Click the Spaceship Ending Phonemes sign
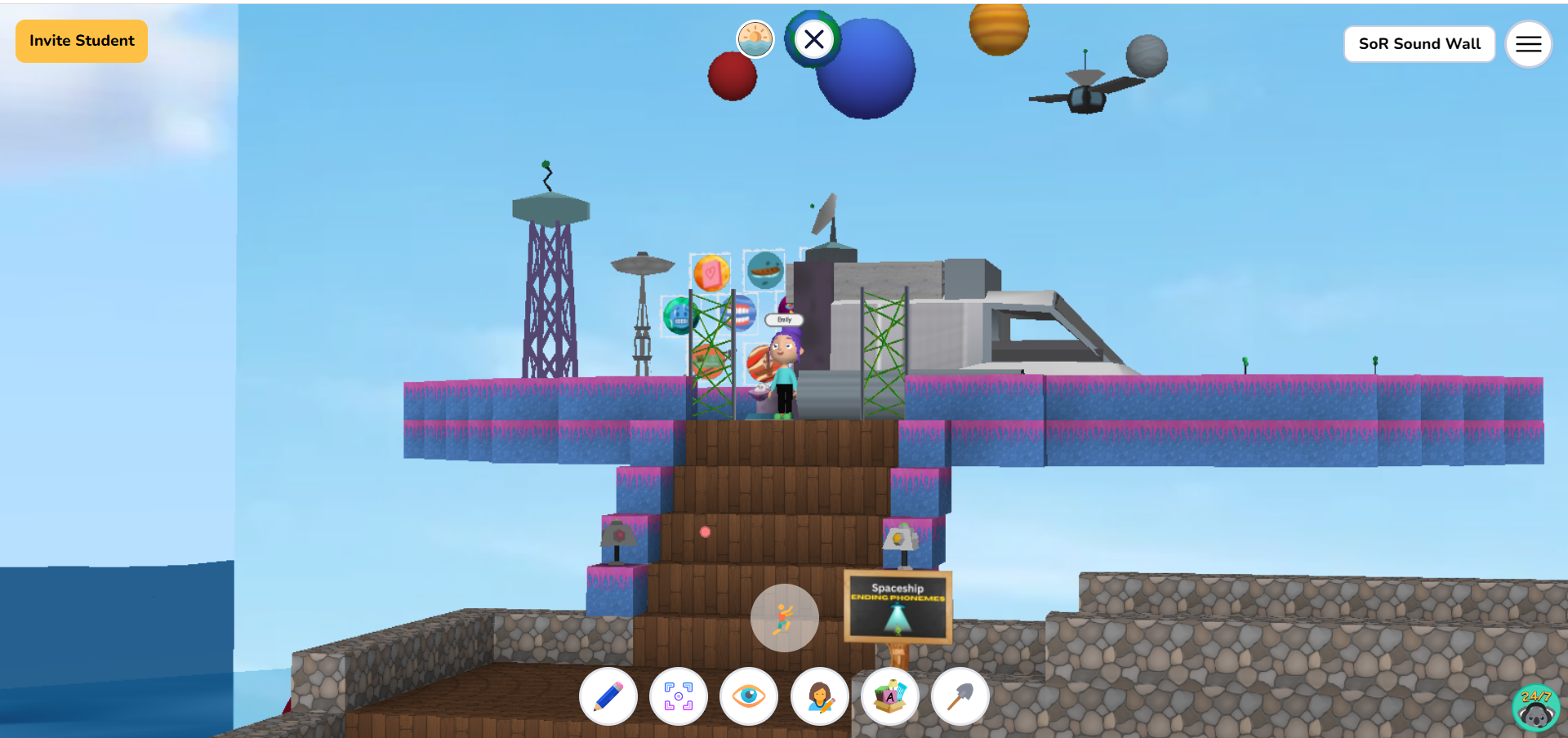 click(x=897, y=606)
